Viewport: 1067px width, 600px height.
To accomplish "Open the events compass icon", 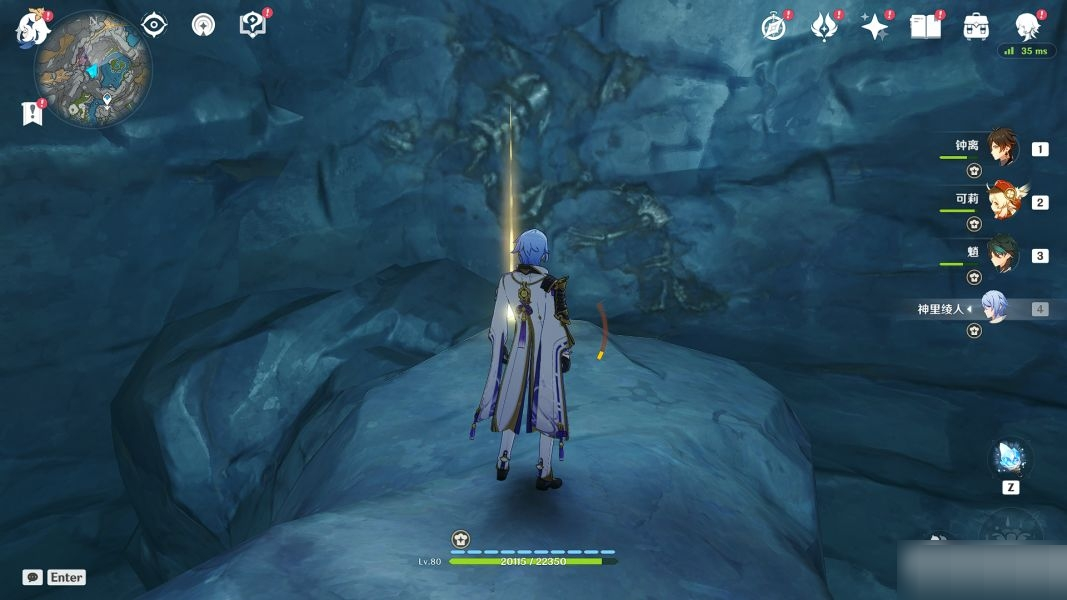I will point(773,27).
